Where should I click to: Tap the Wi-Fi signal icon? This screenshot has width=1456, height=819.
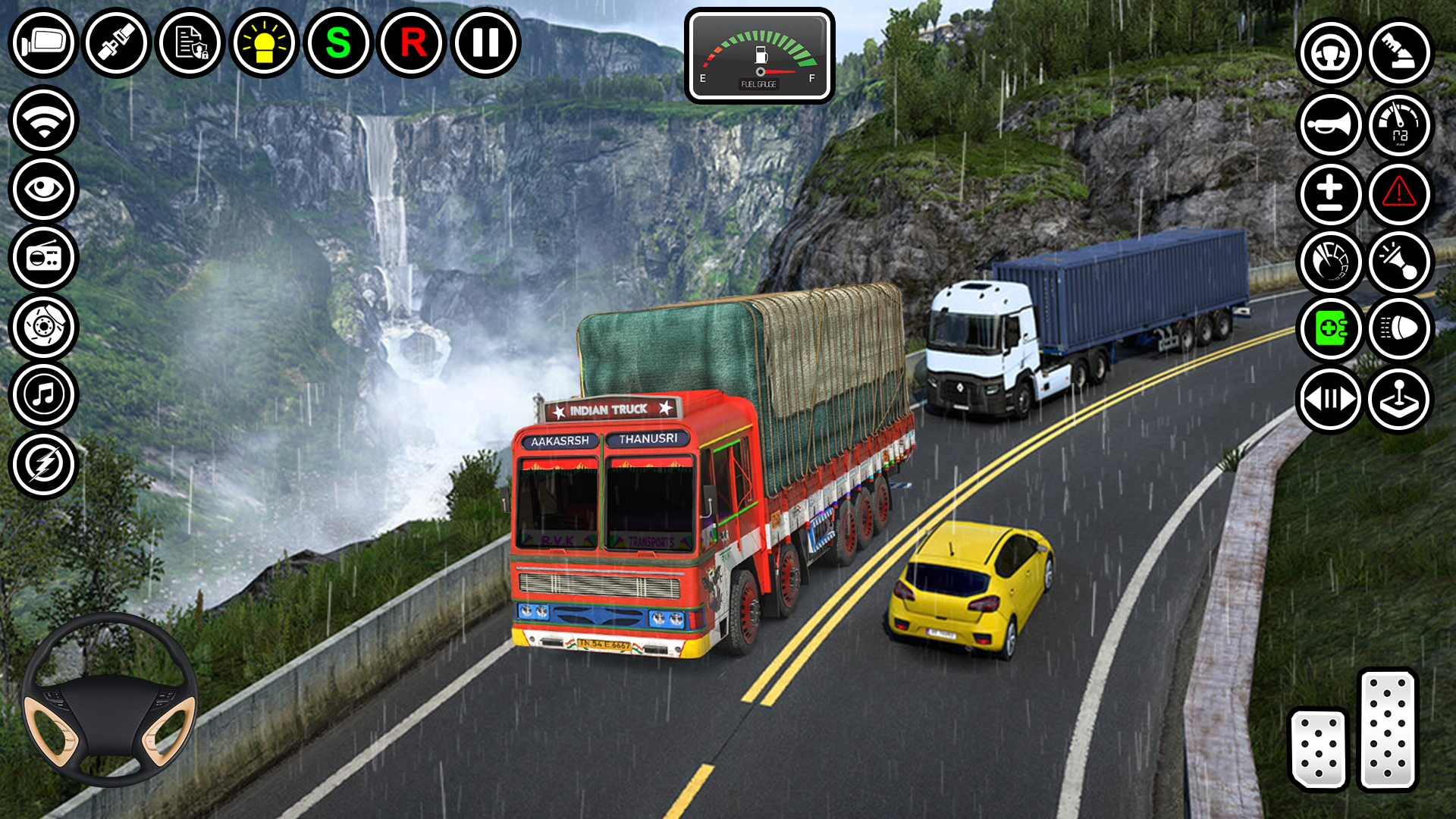coord(43,121)
